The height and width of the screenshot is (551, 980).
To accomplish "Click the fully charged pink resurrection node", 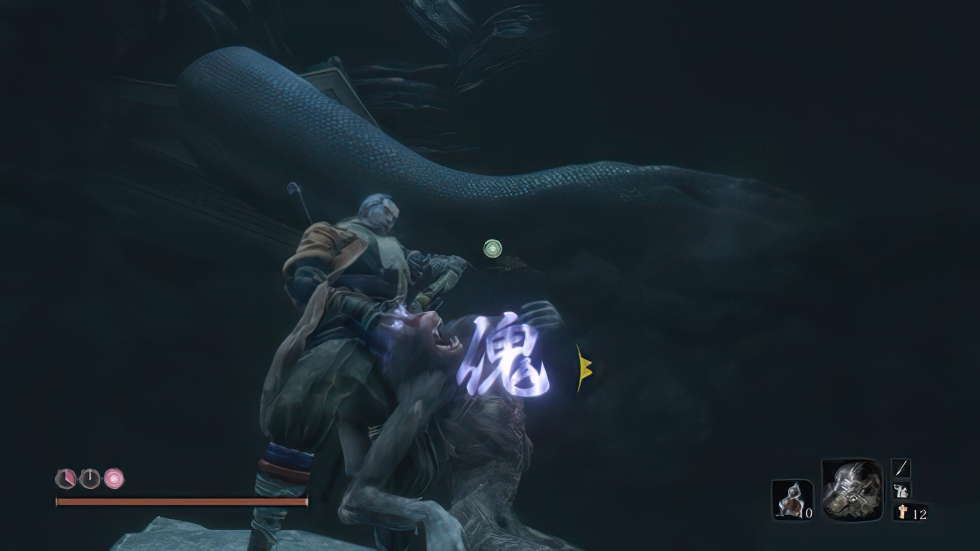I will click(115, 478).
